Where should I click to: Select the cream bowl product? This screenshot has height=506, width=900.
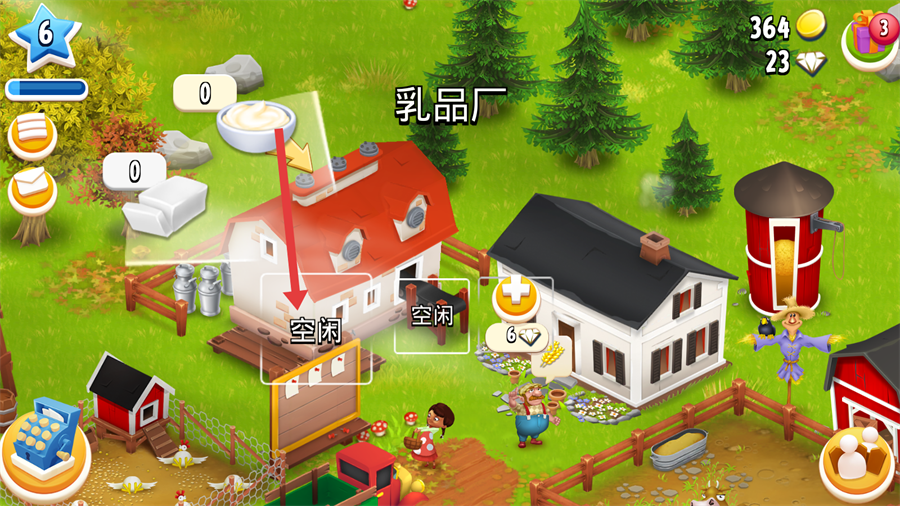click(x=256, y=124)
